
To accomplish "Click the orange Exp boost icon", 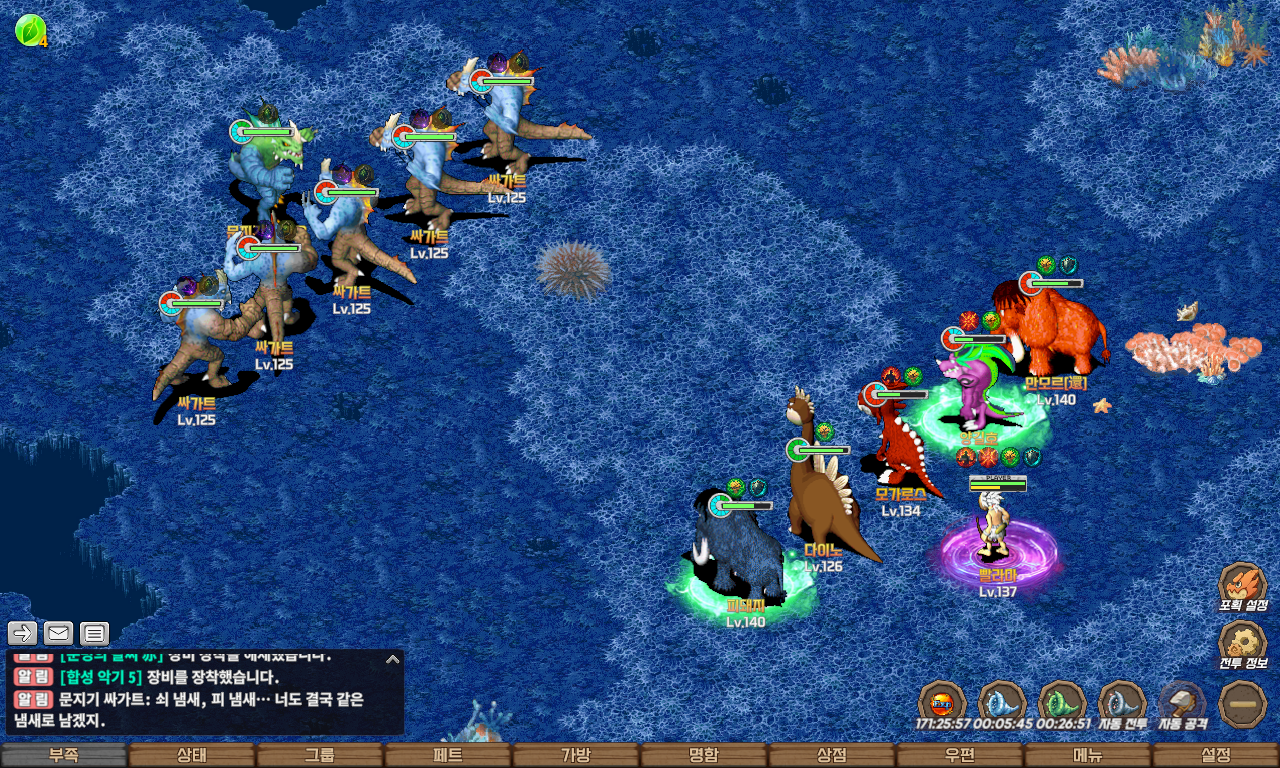I will pos(941,702).
